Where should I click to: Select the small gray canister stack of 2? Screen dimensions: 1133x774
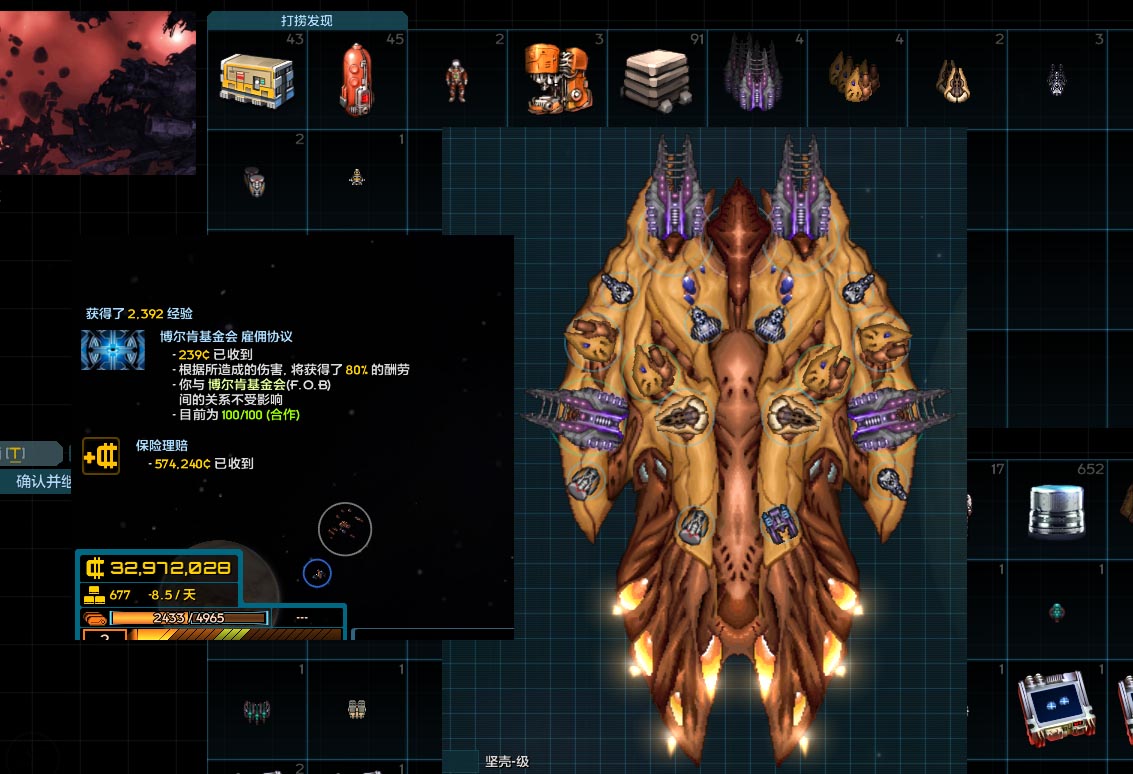click(x=256, y=181)
